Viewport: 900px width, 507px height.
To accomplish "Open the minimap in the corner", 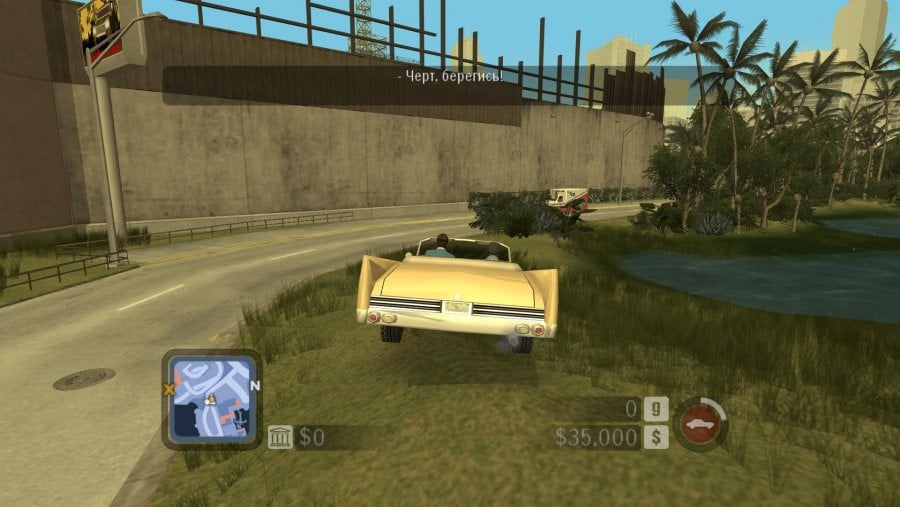I will 211,398.
